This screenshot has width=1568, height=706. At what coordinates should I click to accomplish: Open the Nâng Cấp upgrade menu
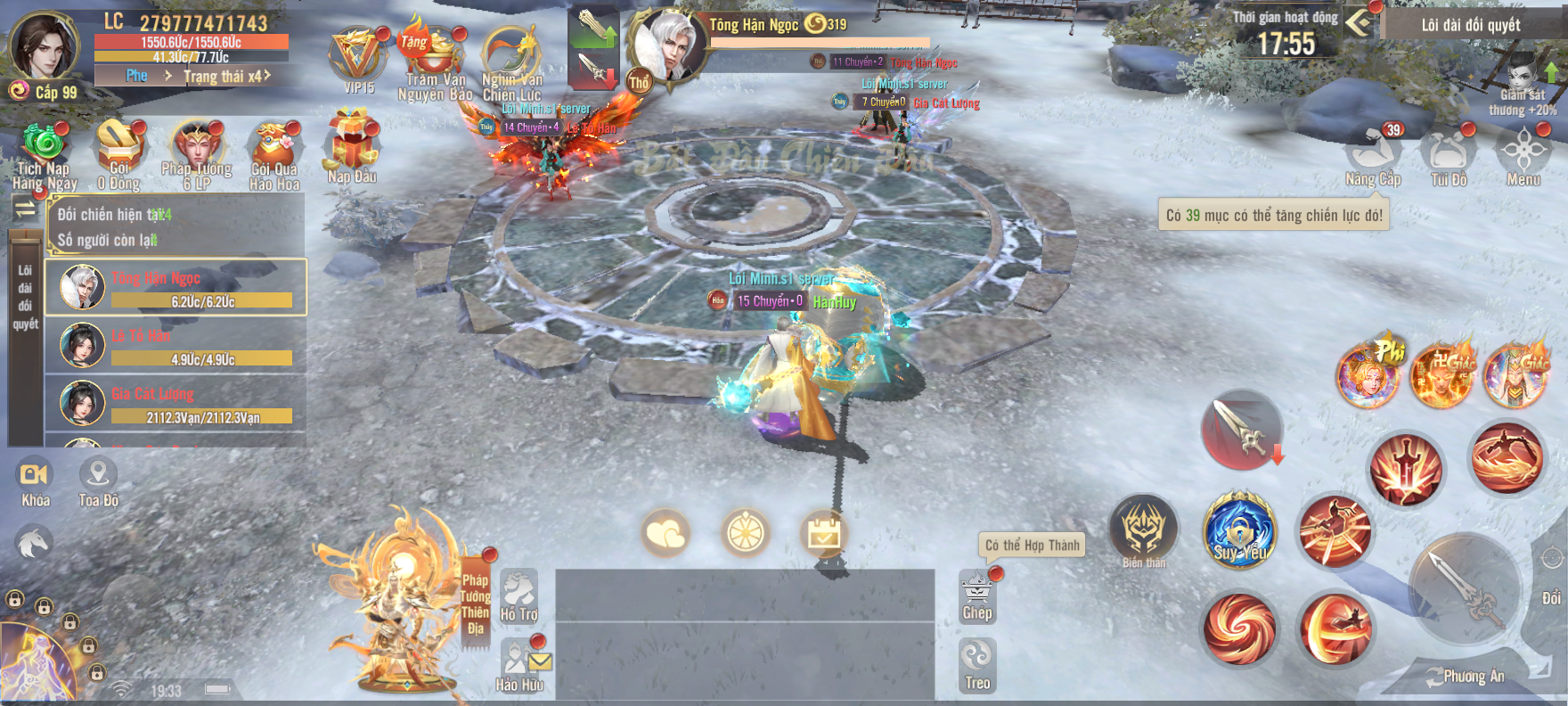[x=1373, y=154]
